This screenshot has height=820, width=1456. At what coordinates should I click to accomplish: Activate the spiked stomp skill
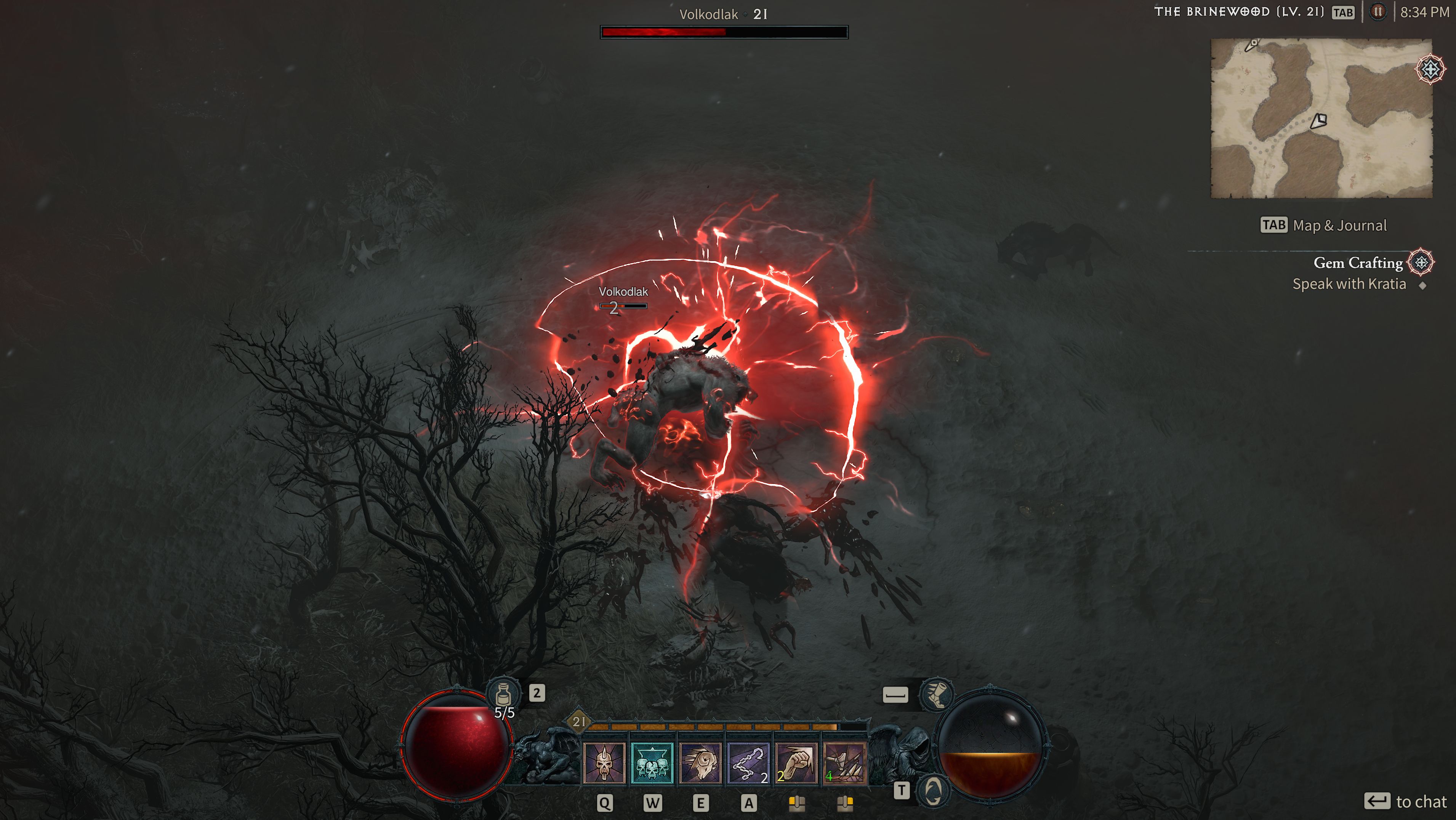click(844, 764)
